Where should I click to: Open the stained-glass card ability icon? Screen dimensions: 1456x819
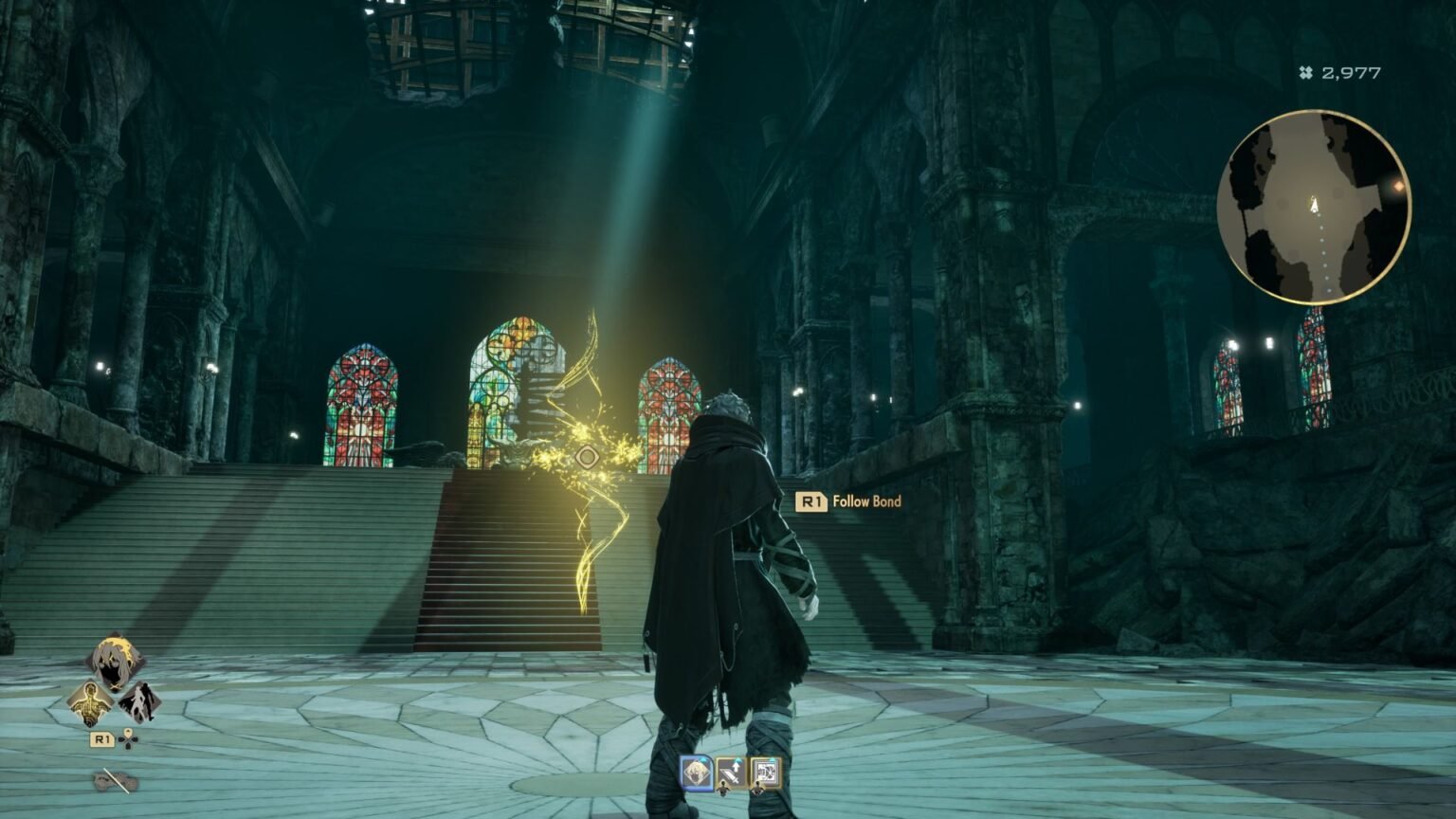coord(767,772)
